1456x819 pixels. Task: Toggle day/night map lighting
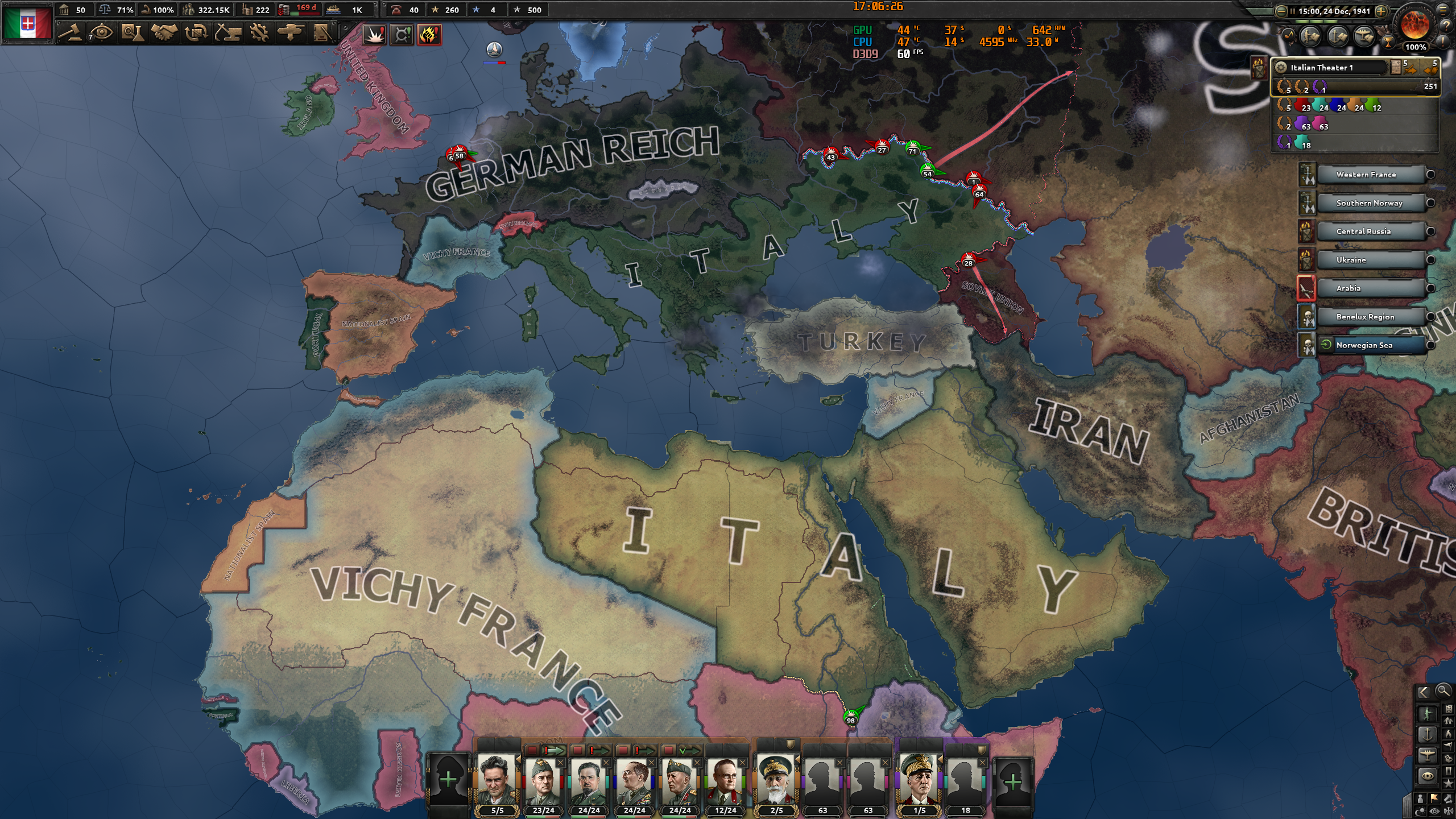click(1420, 811)
